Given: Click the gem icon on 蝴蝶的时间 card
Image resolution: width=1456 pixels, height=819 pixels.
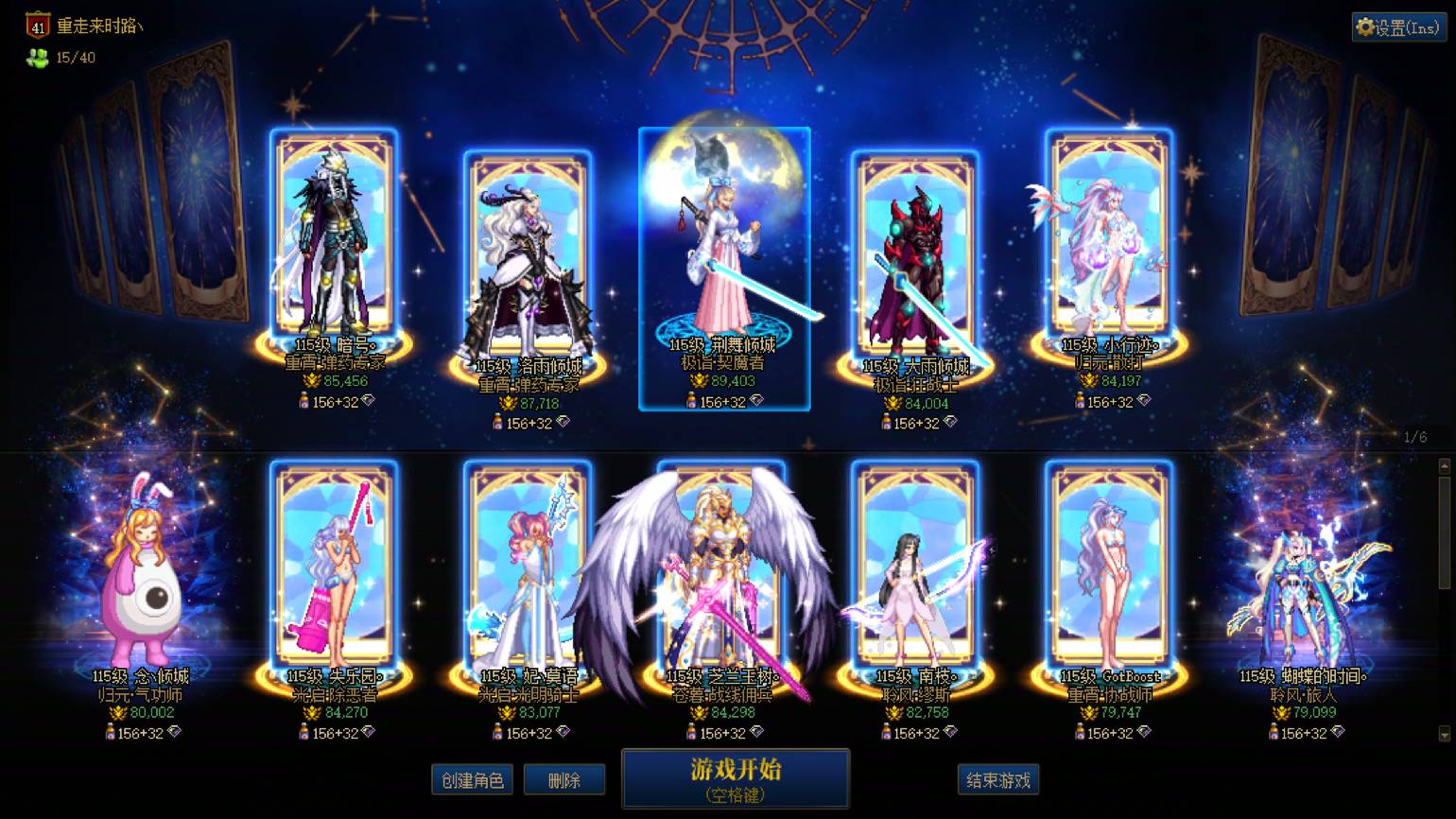Looking at the screenshot, I should point(1340,732).
